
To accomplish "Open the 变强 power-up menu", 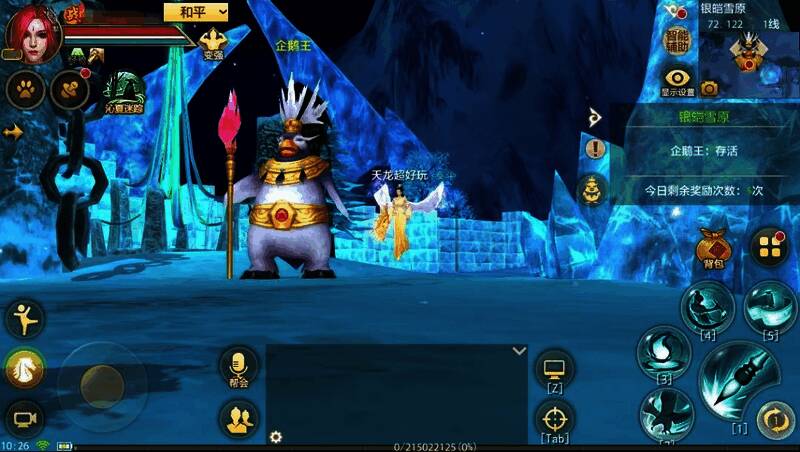I will click(x=213, y=43).
